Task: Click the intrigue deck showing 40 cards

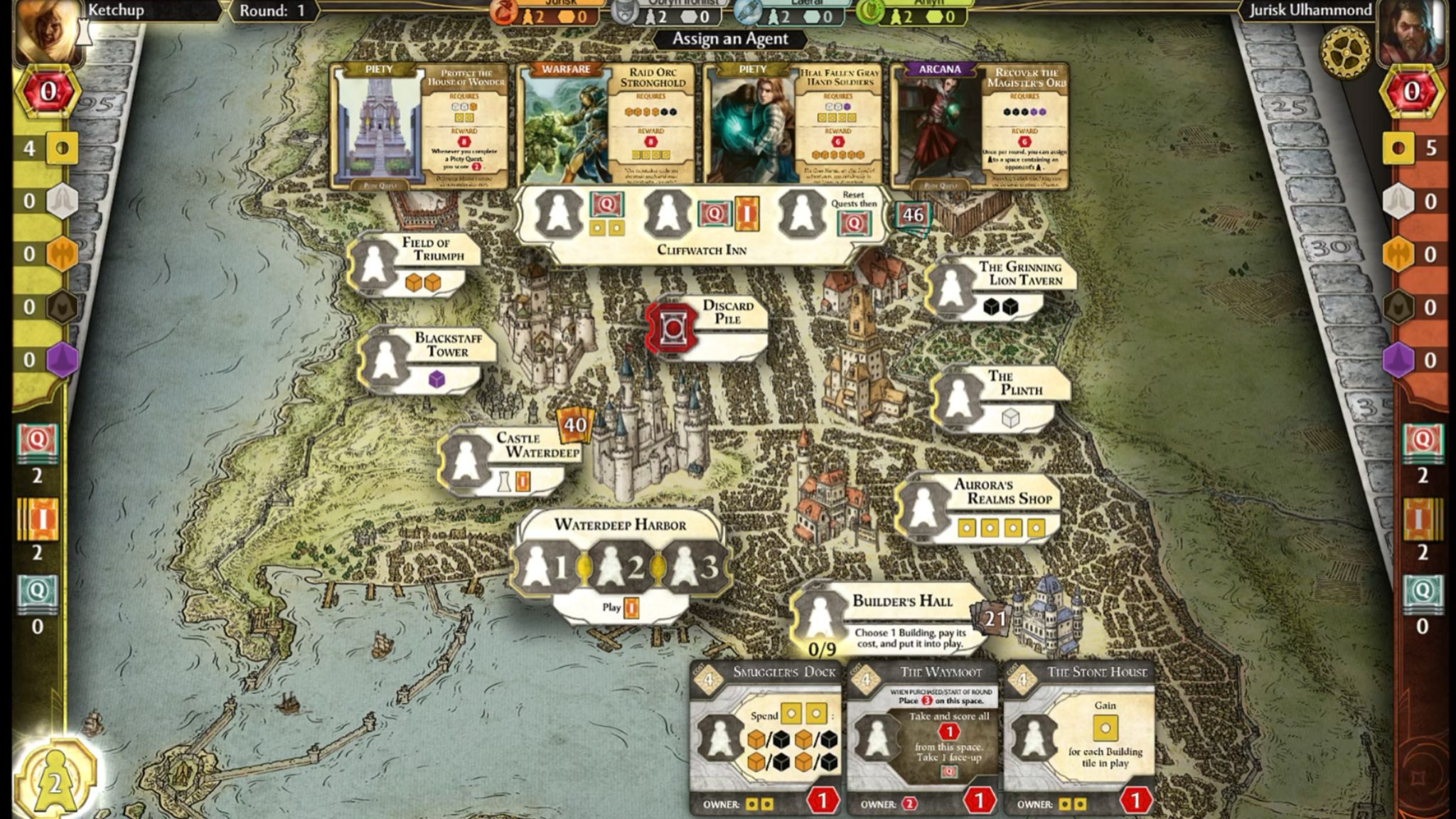Action: coord(573,426)
